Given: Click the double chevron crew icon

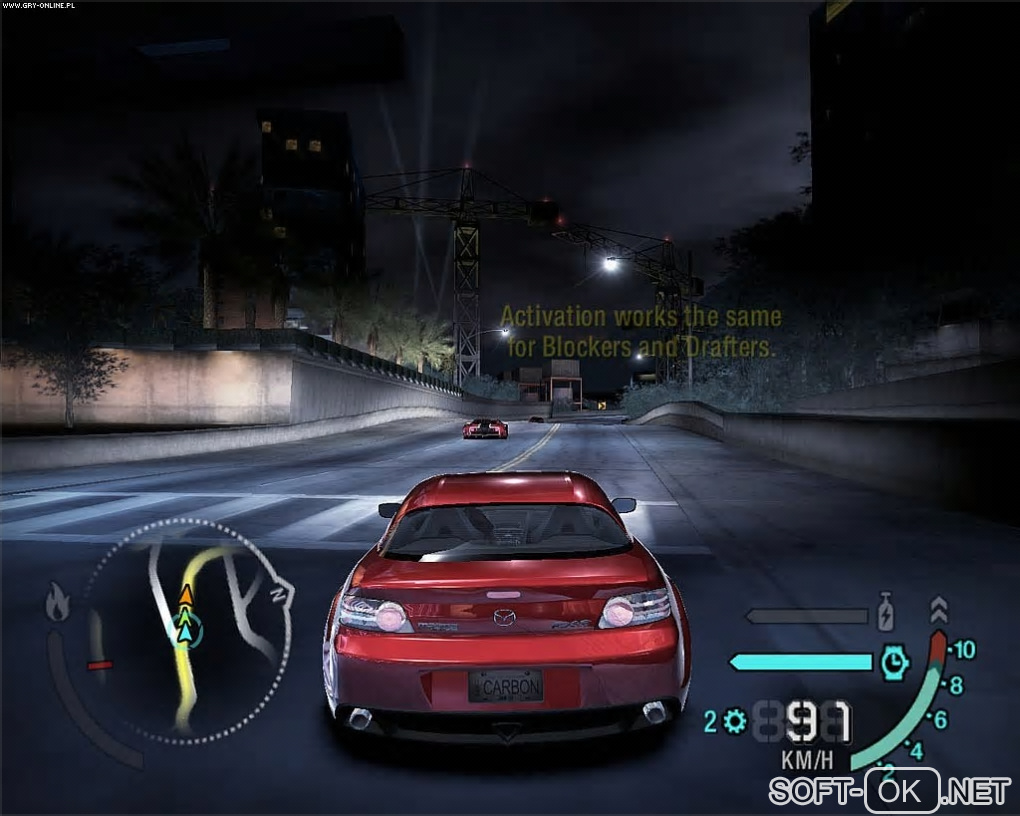Looking at the screenshot, I should [938, 609].
